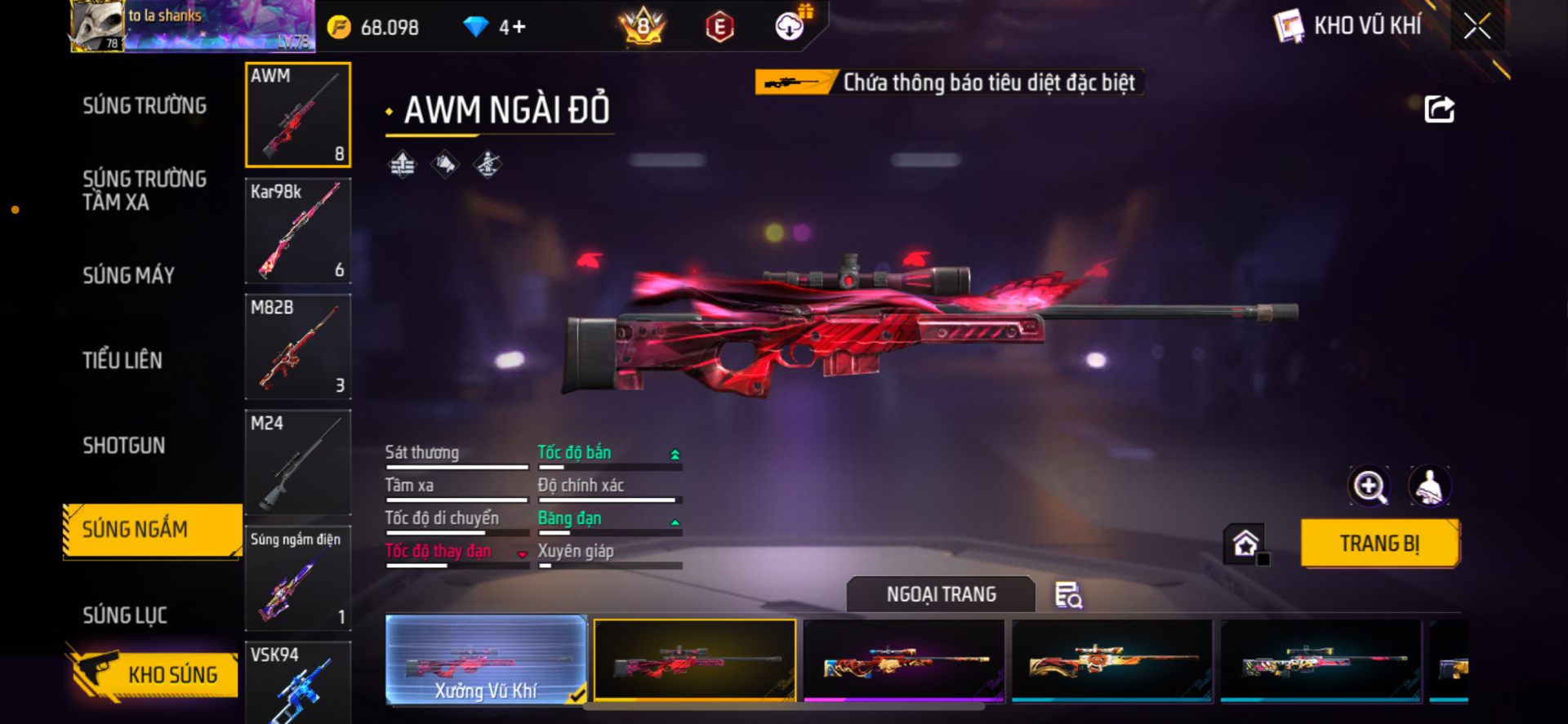Click the house icon button

(x=1245, y=544)
